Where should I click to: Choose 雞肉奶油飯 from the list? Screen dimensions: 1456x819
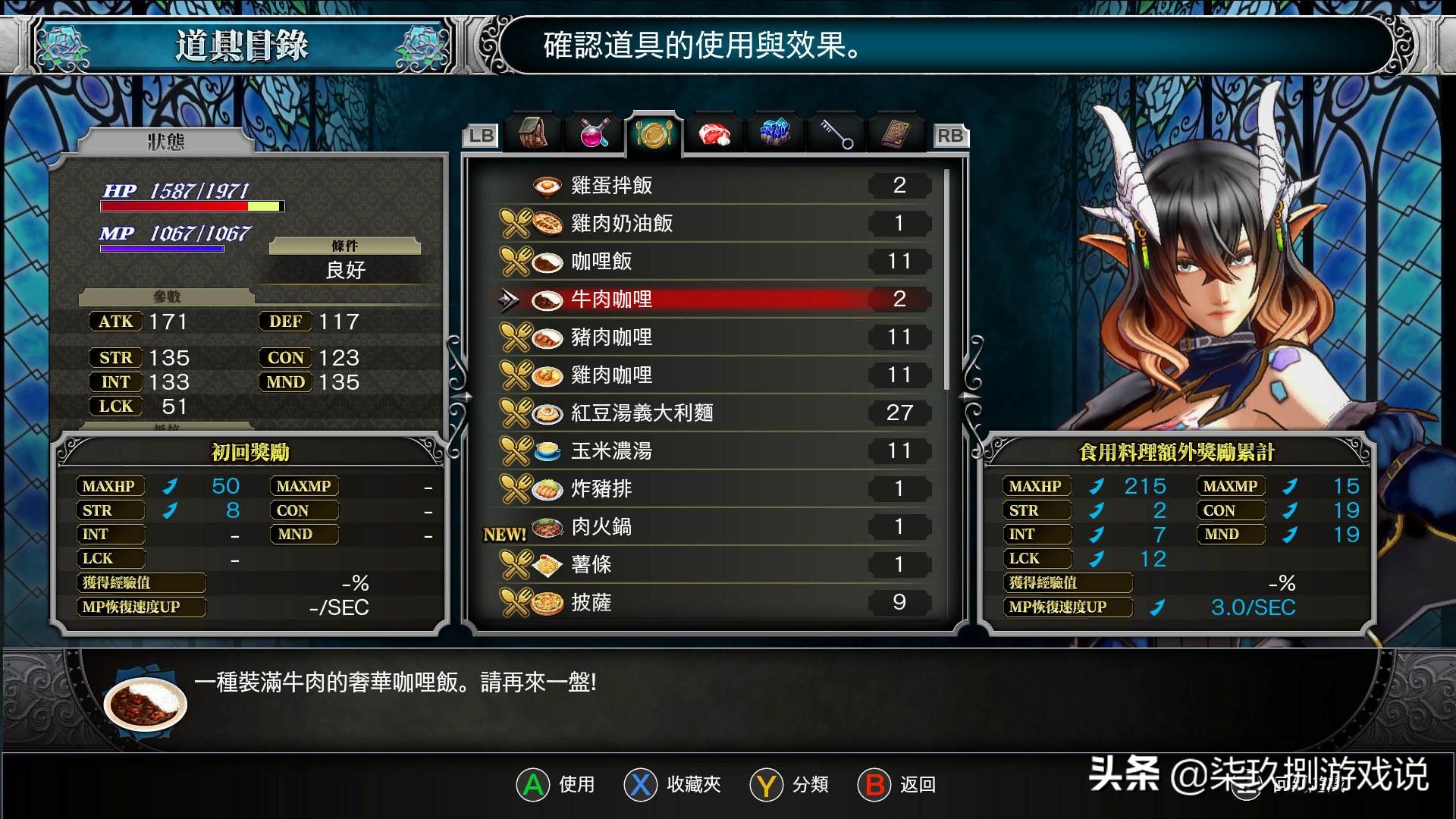coord(713,223)
